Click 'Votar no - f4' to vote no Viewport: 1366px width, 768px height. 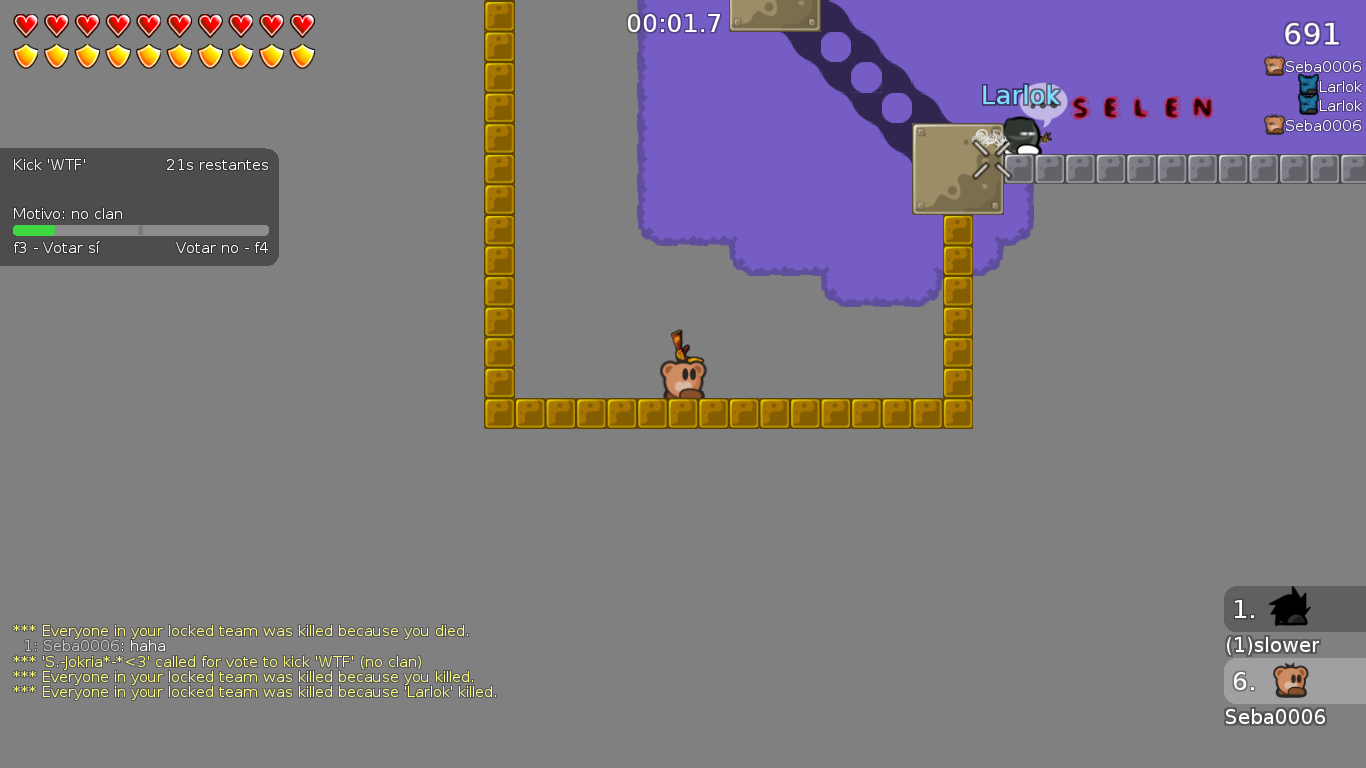click(224, 248)
